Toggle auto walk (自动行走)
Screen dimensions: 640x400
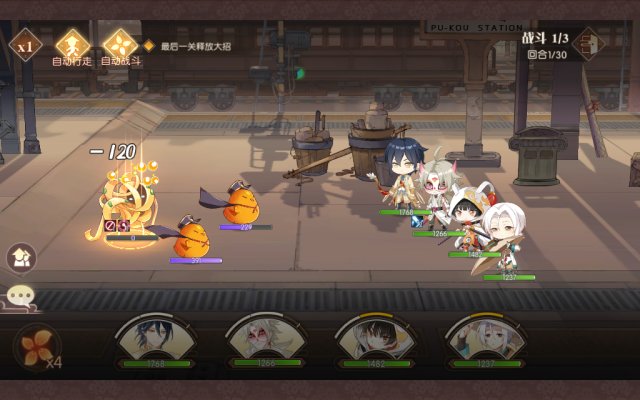coord(70,43)
